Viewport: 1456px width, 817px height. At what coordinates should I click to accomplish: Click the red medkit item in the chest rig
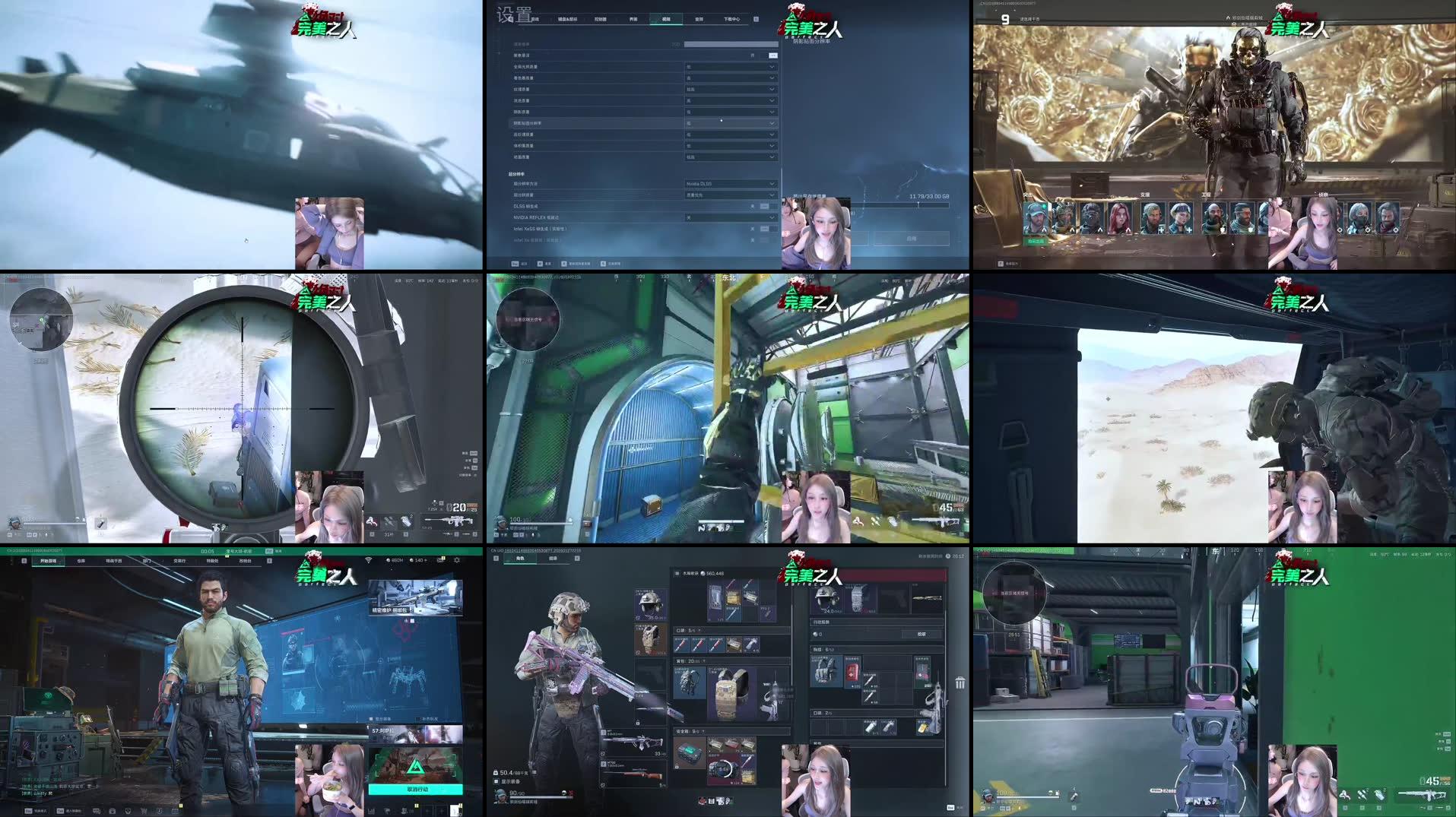pos(852,671)
